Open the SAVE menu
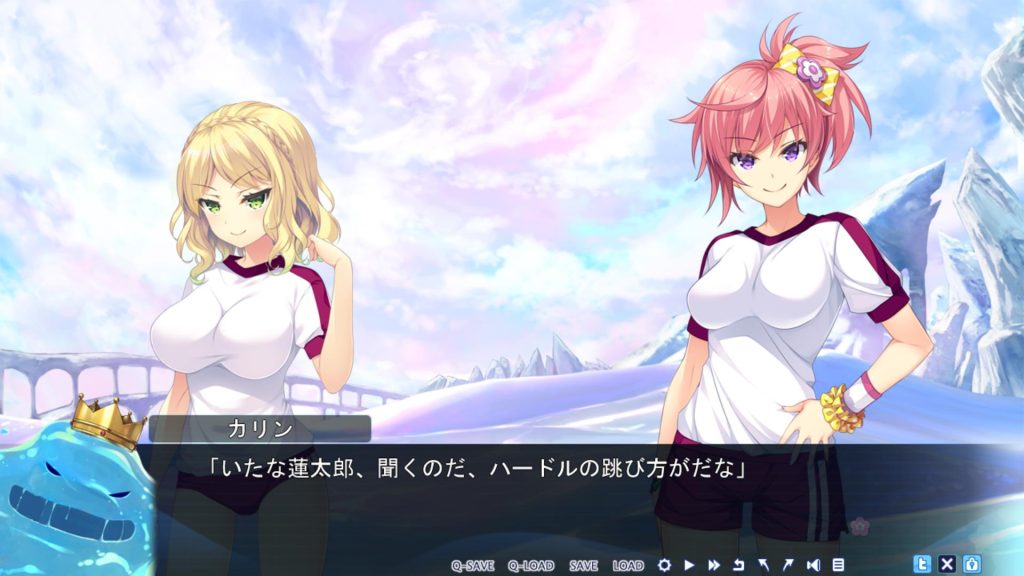This screenshot has width=1024, height=576. 583,565
